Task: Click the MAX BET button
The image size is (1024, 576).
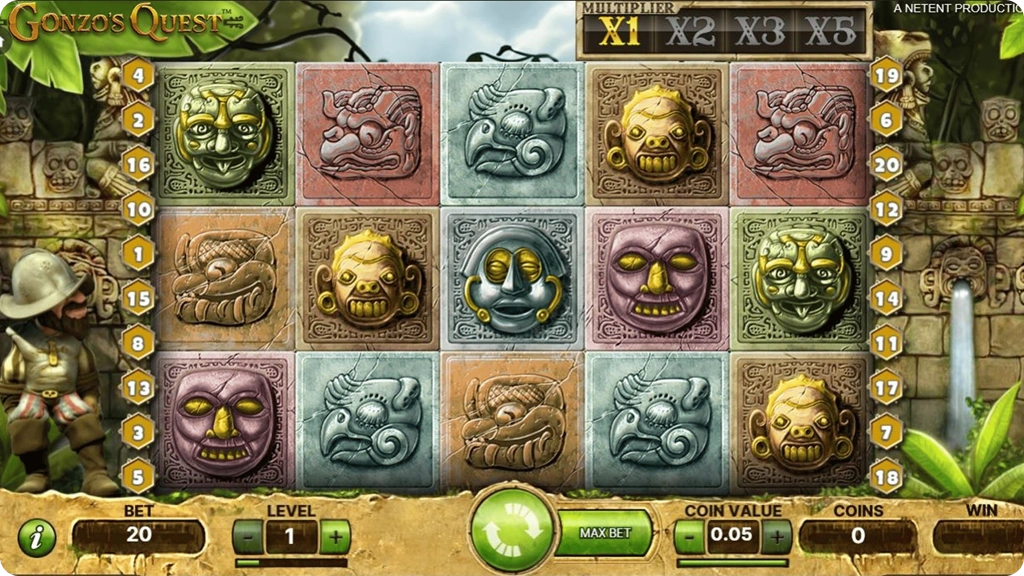Action: (605, 533)
